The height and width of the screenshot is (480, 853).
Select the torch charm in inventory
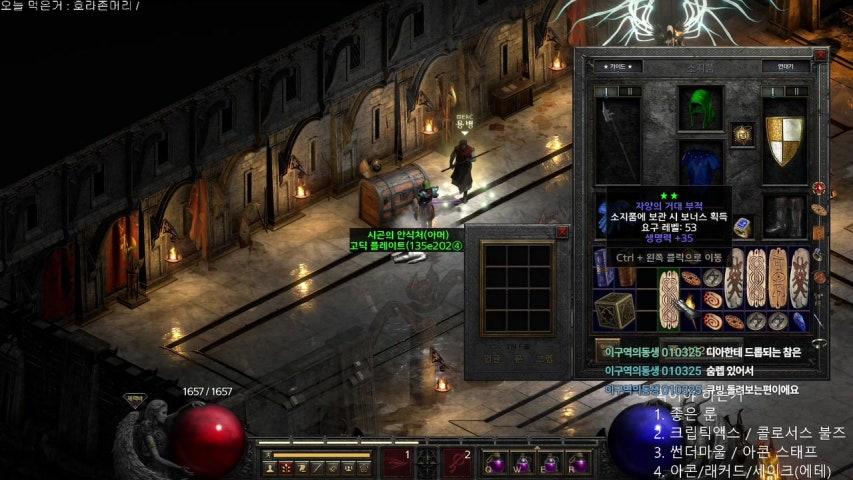[685, 310]
